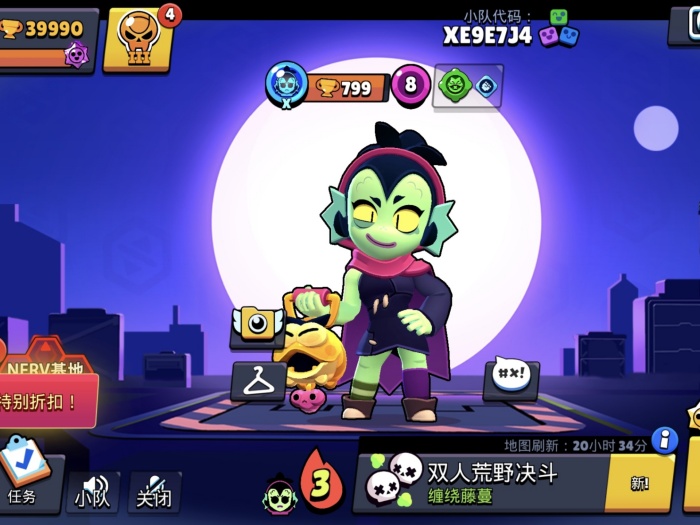Show map info via the blue i icon

664,440
